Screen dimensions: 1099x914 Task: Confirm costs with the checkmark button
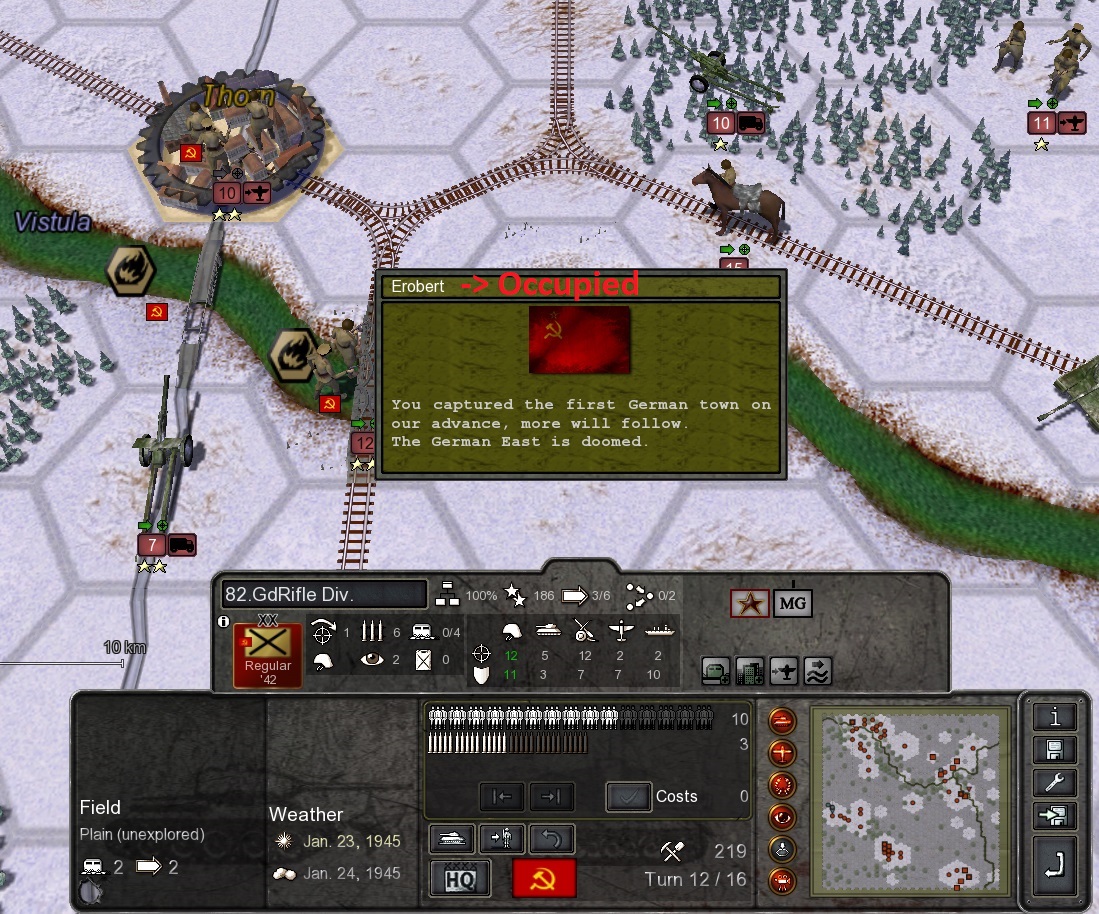point(628,796)
